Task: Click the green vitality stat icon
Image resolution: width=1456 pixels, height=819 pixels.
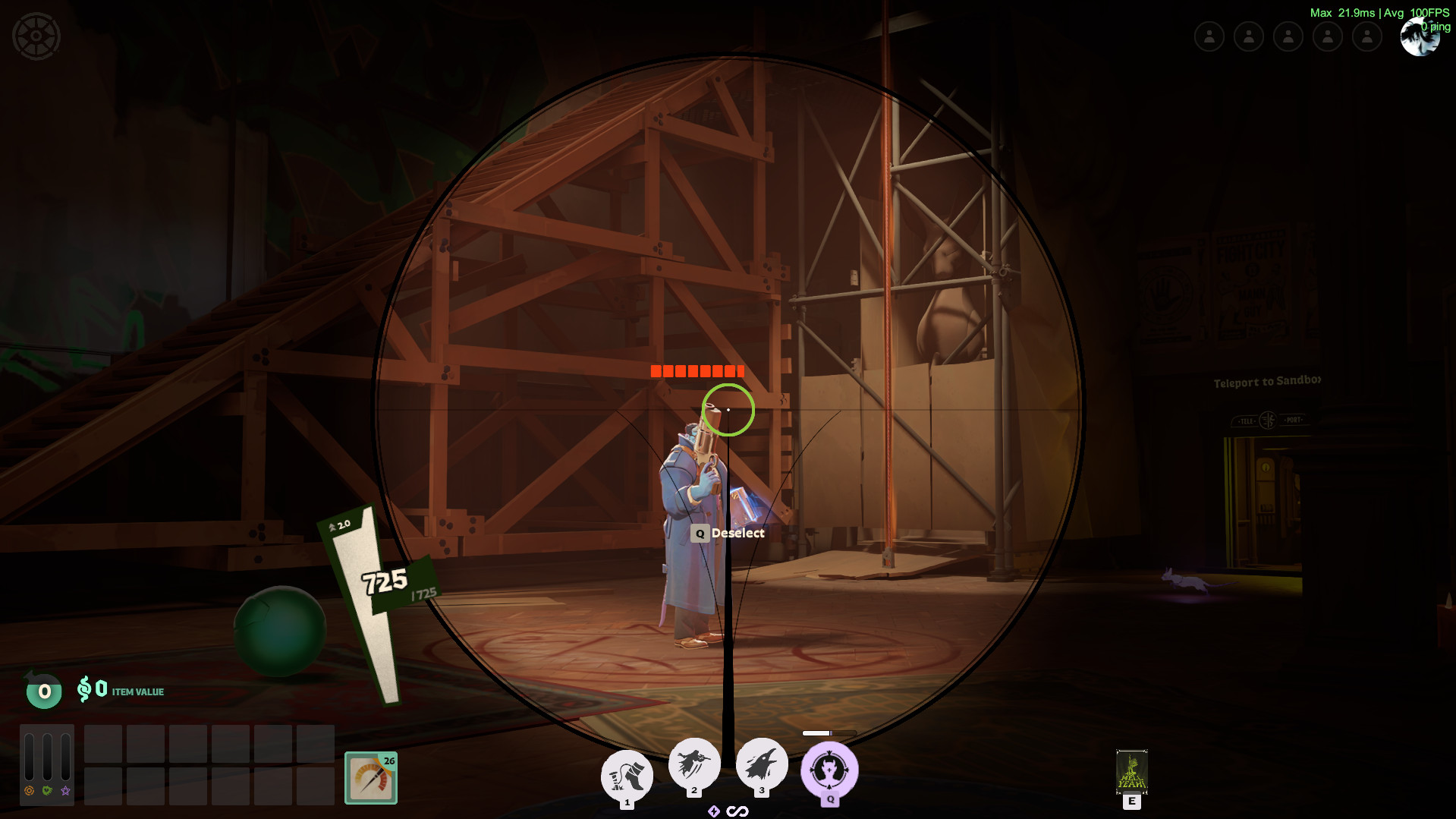Action: tap(47, 791)
